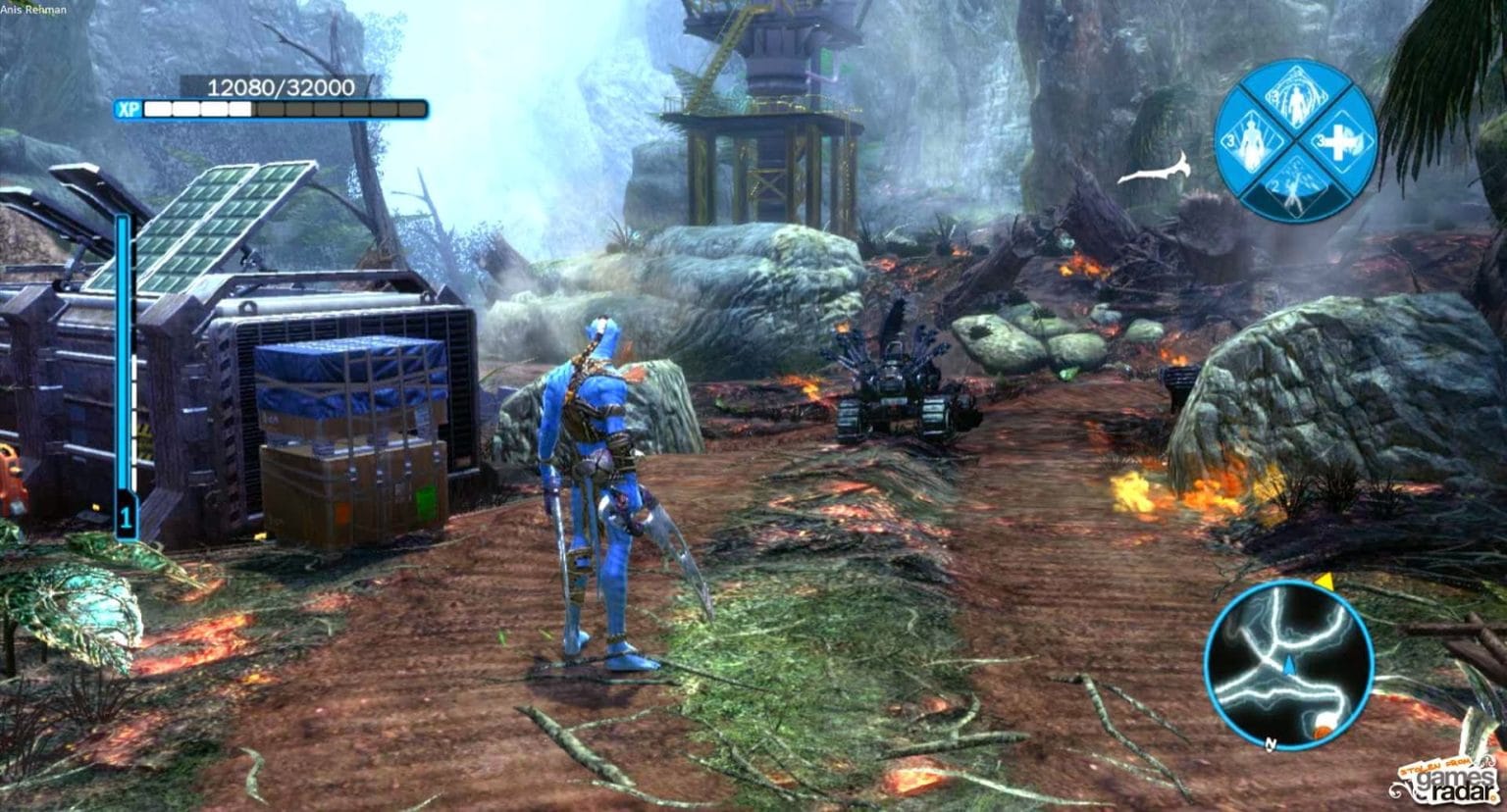This screenshot has width=1507, height=812.
Task: Select the top skill in the ability wheel
Action: (x=1295, y=98)
